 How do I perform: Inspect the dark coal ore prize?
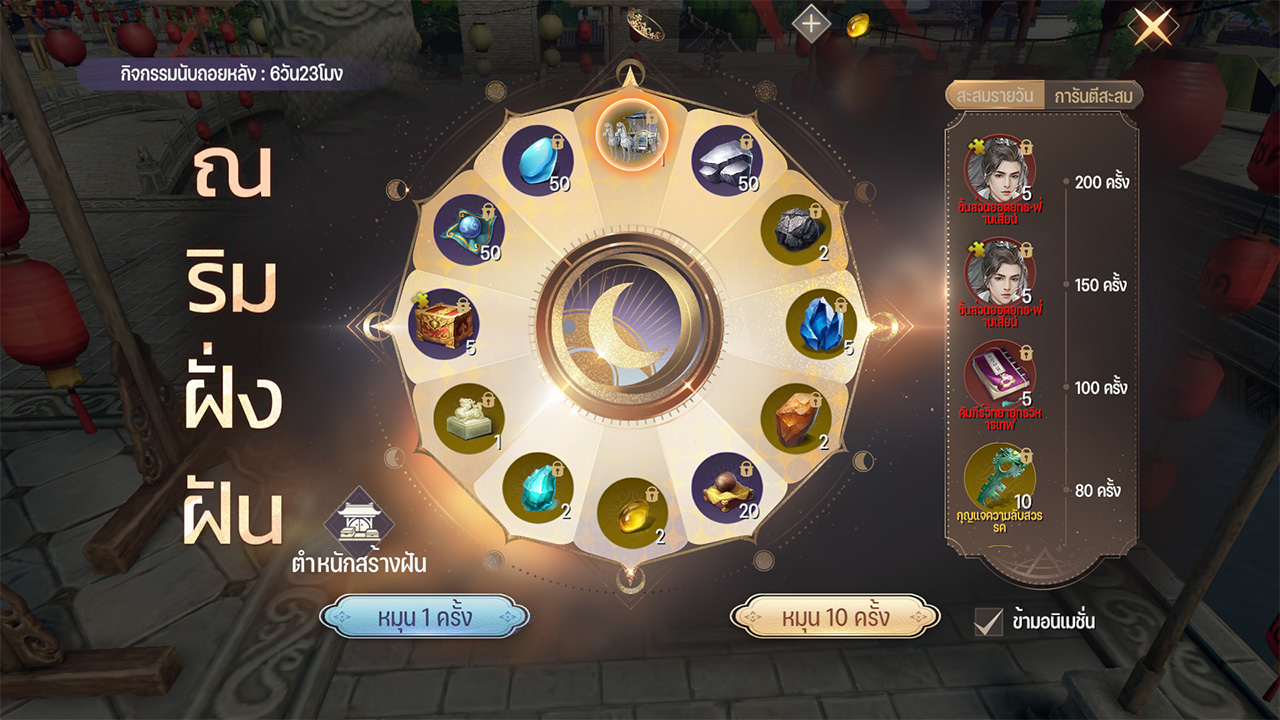coord(798,228)
